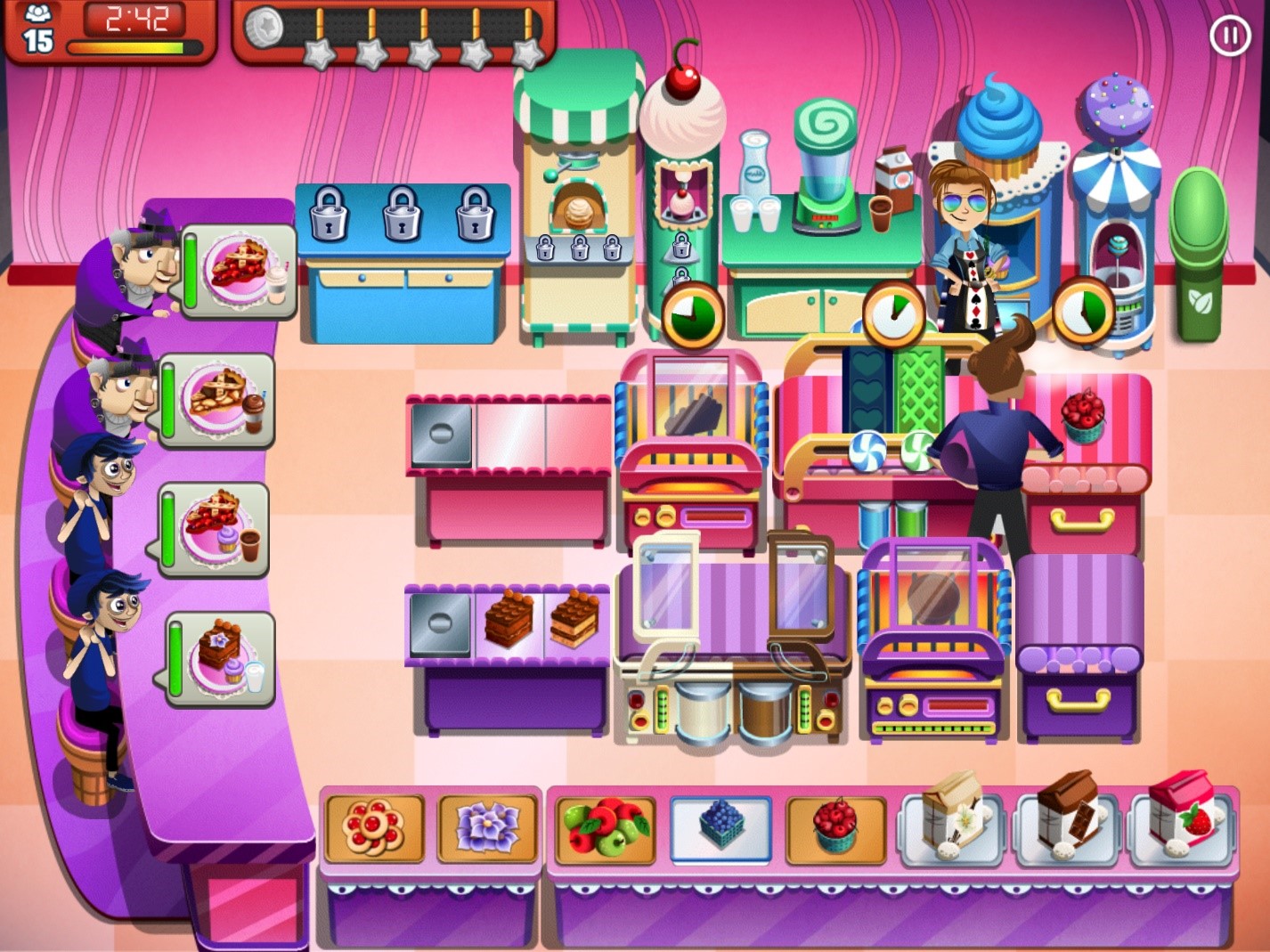
Task: Serve the chocolate cake with milk order
Action: pyautogui.click(x=223, y=659)
